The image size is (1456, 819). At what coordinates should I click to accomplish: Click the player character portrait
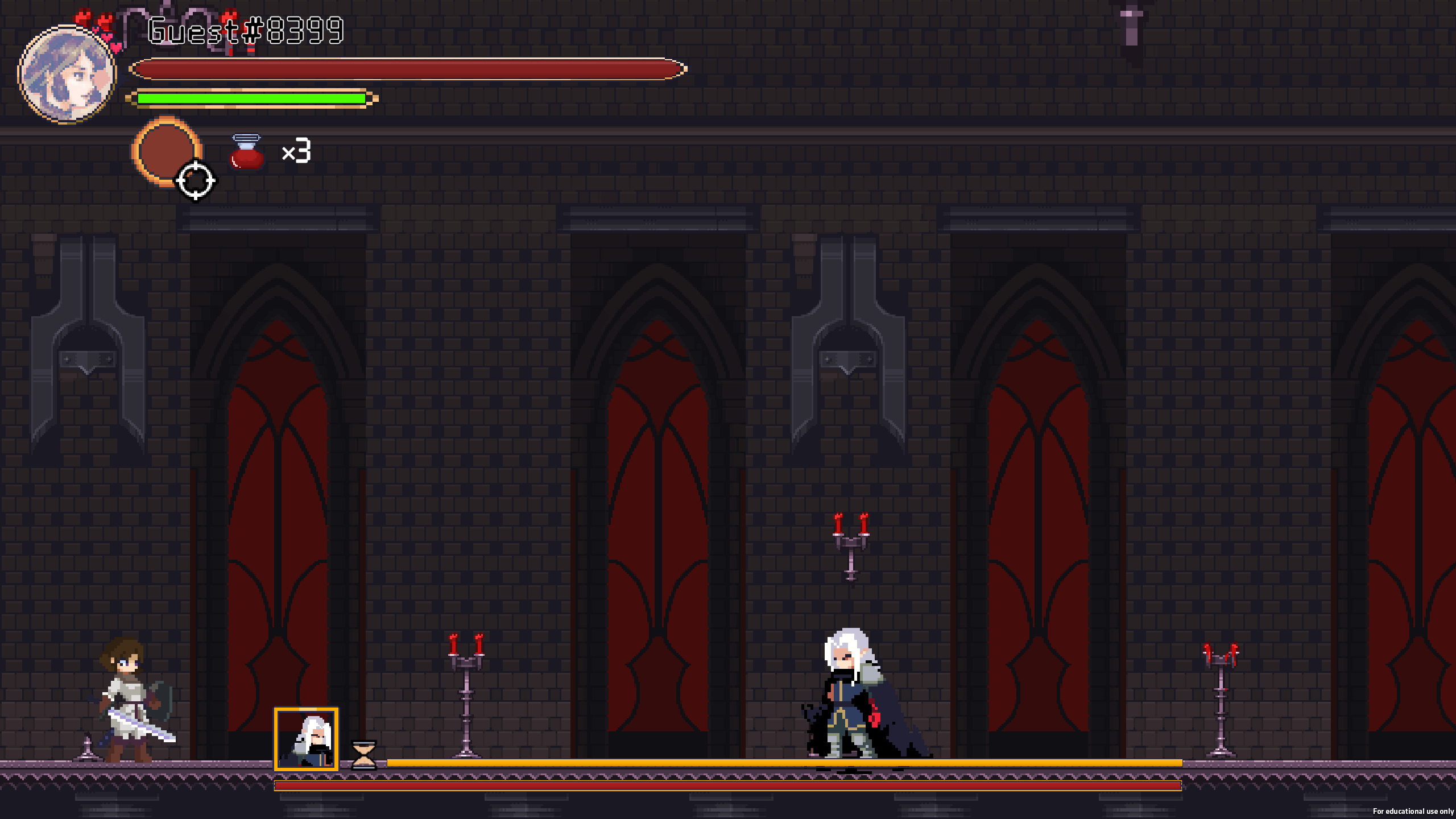67,75
